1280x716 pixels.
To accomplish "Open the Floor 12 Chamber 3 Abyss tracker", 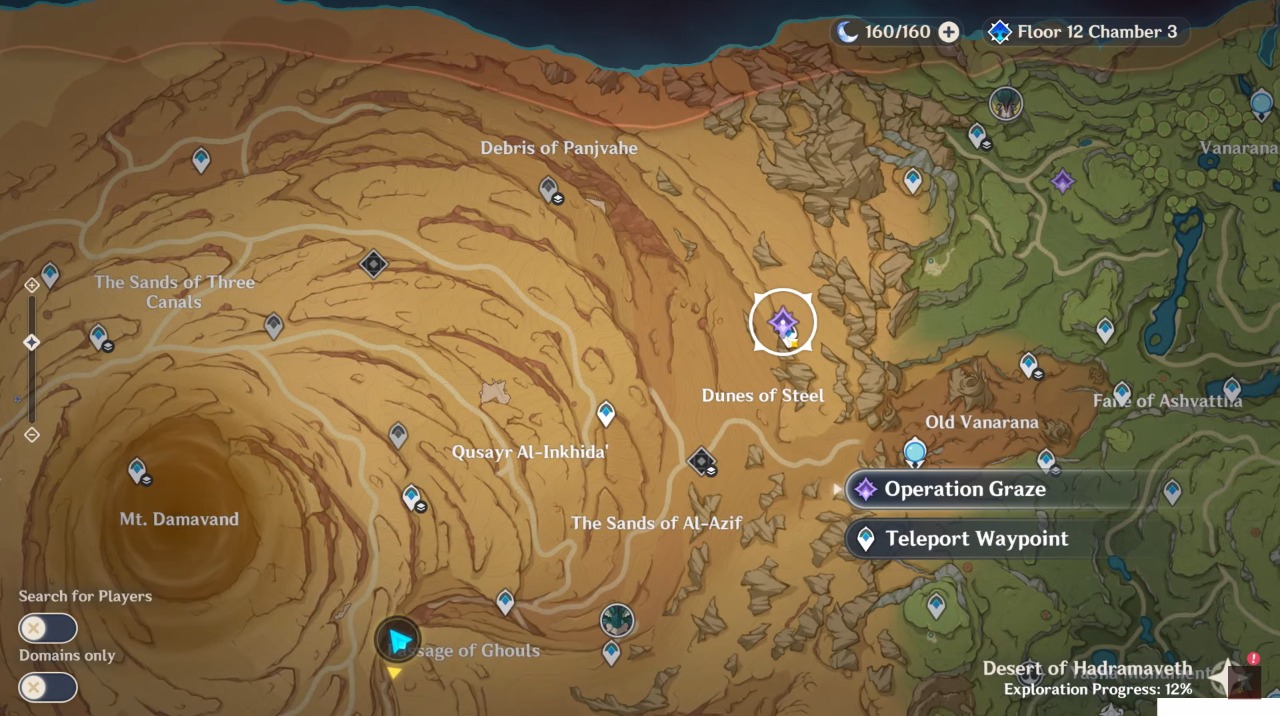I will coord(1083,32).
